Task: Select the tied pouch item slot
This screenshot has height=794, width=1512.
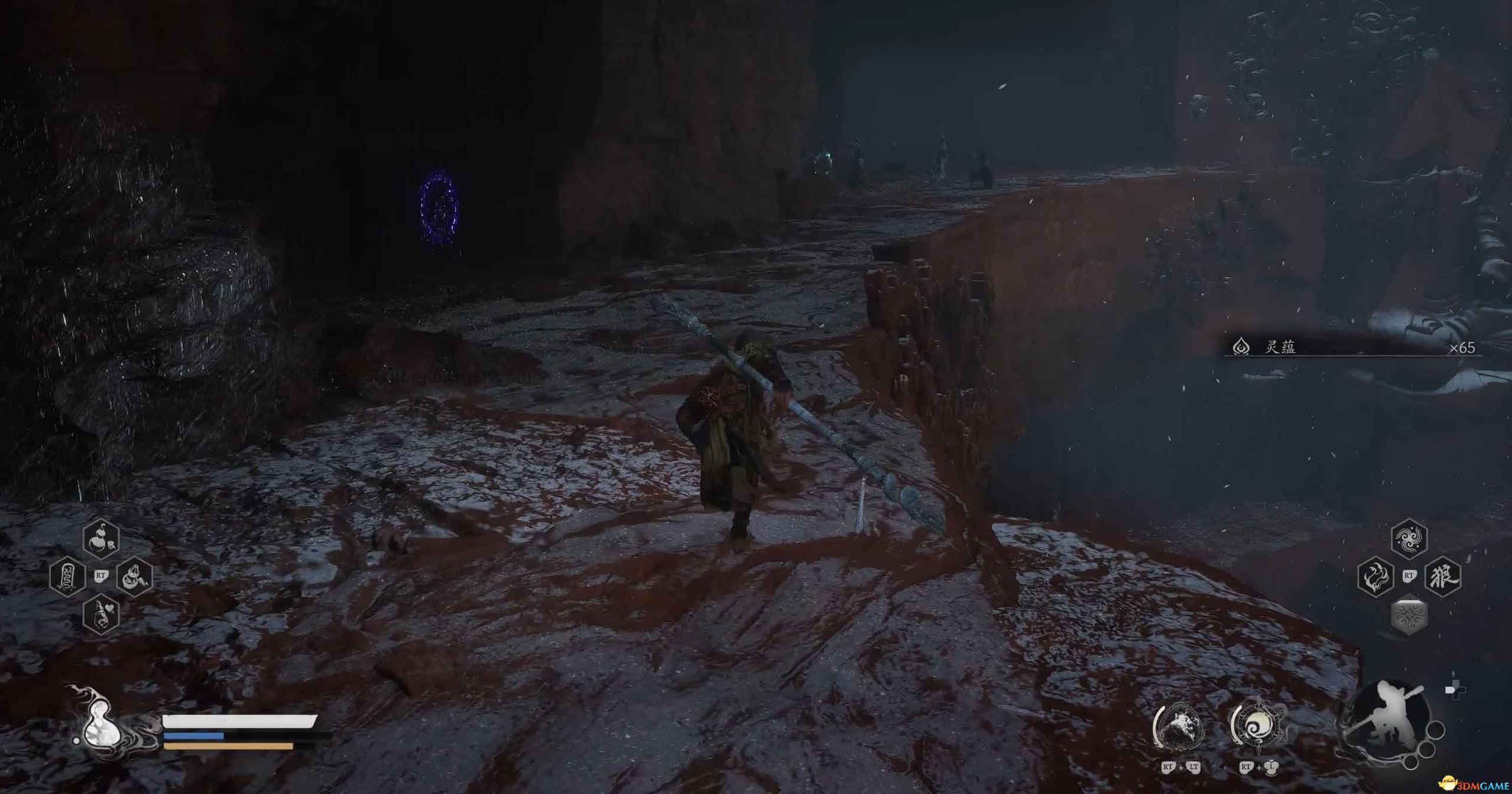Action: (x=135, y=576)
